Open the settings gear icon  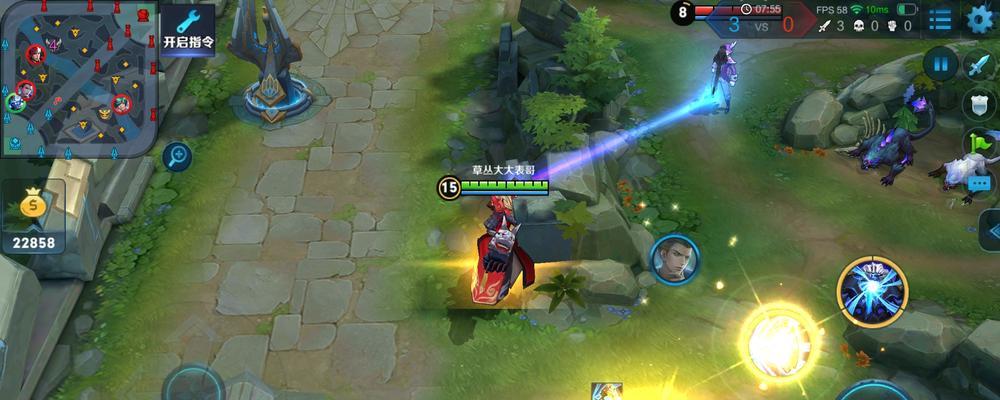coord(980,18)
